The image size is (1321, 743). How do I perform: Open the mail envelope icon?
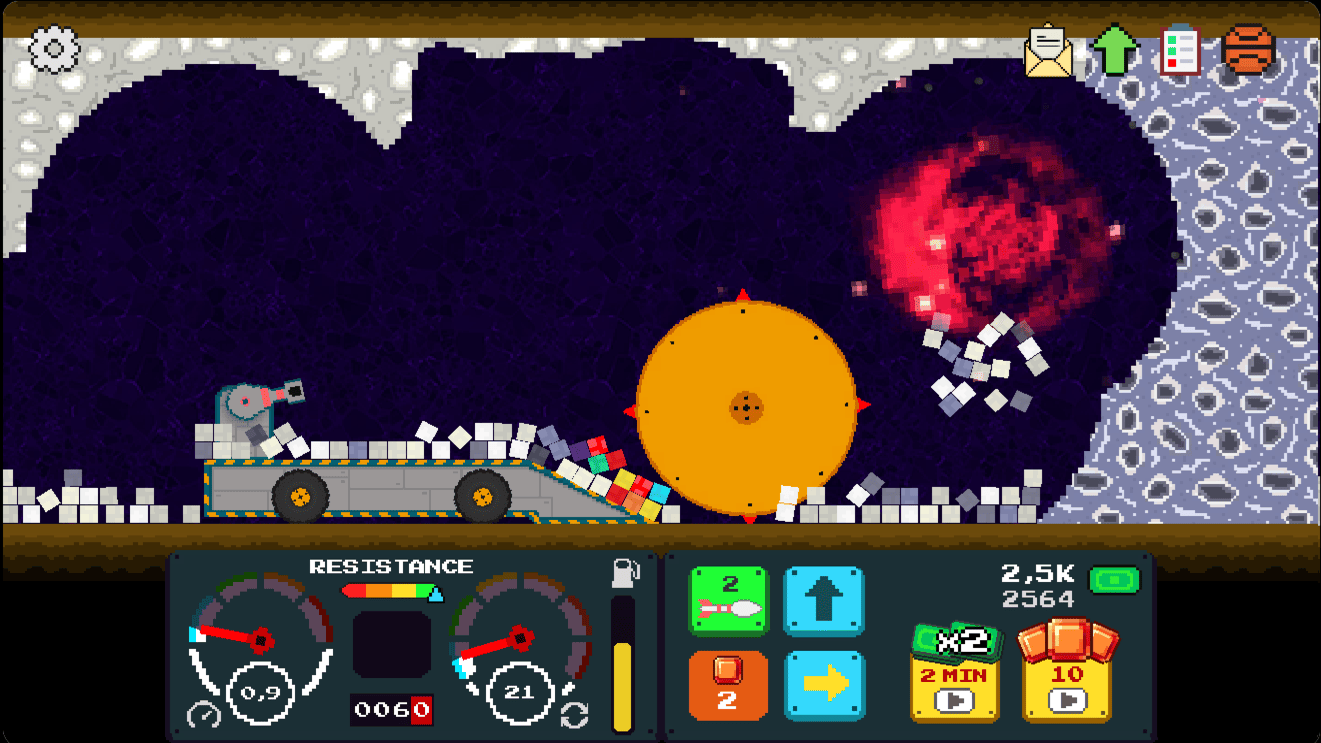1047,51
